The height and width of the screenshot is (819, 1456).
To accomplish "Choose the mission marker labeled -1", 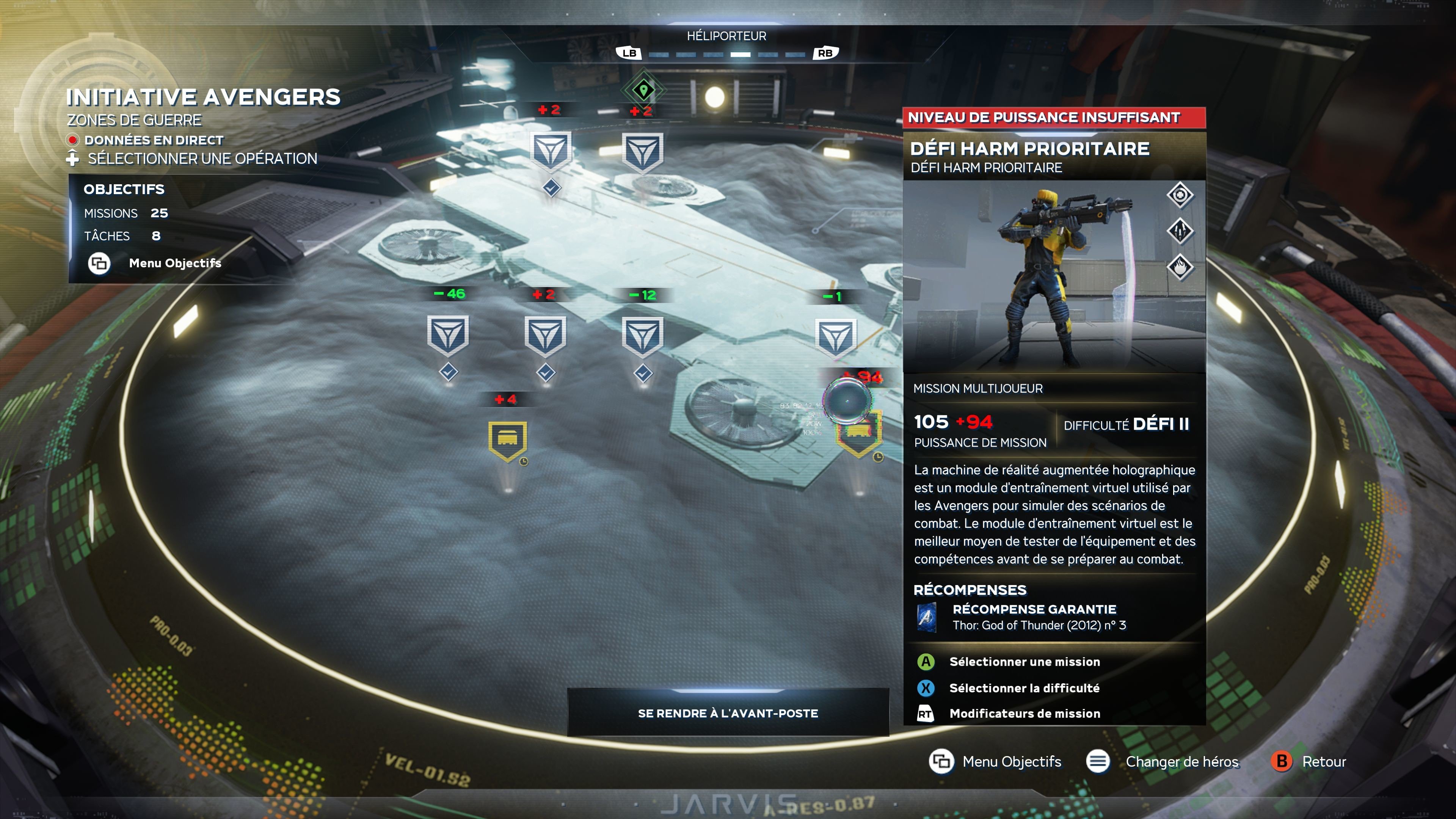I will point(835,337).
